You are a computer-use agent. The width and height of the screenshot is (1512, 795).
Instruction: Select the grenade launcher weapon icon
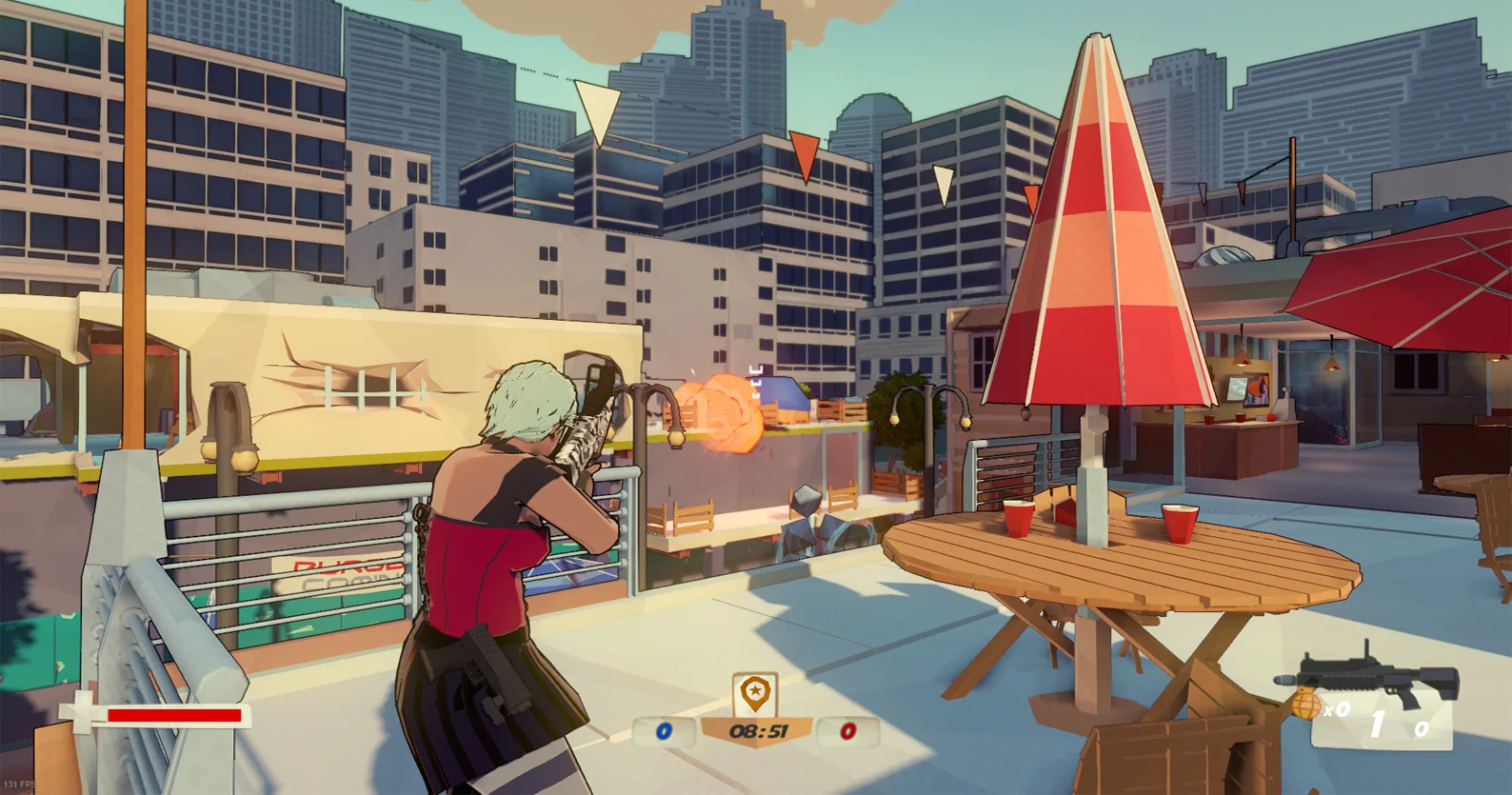click(1371, 679)
